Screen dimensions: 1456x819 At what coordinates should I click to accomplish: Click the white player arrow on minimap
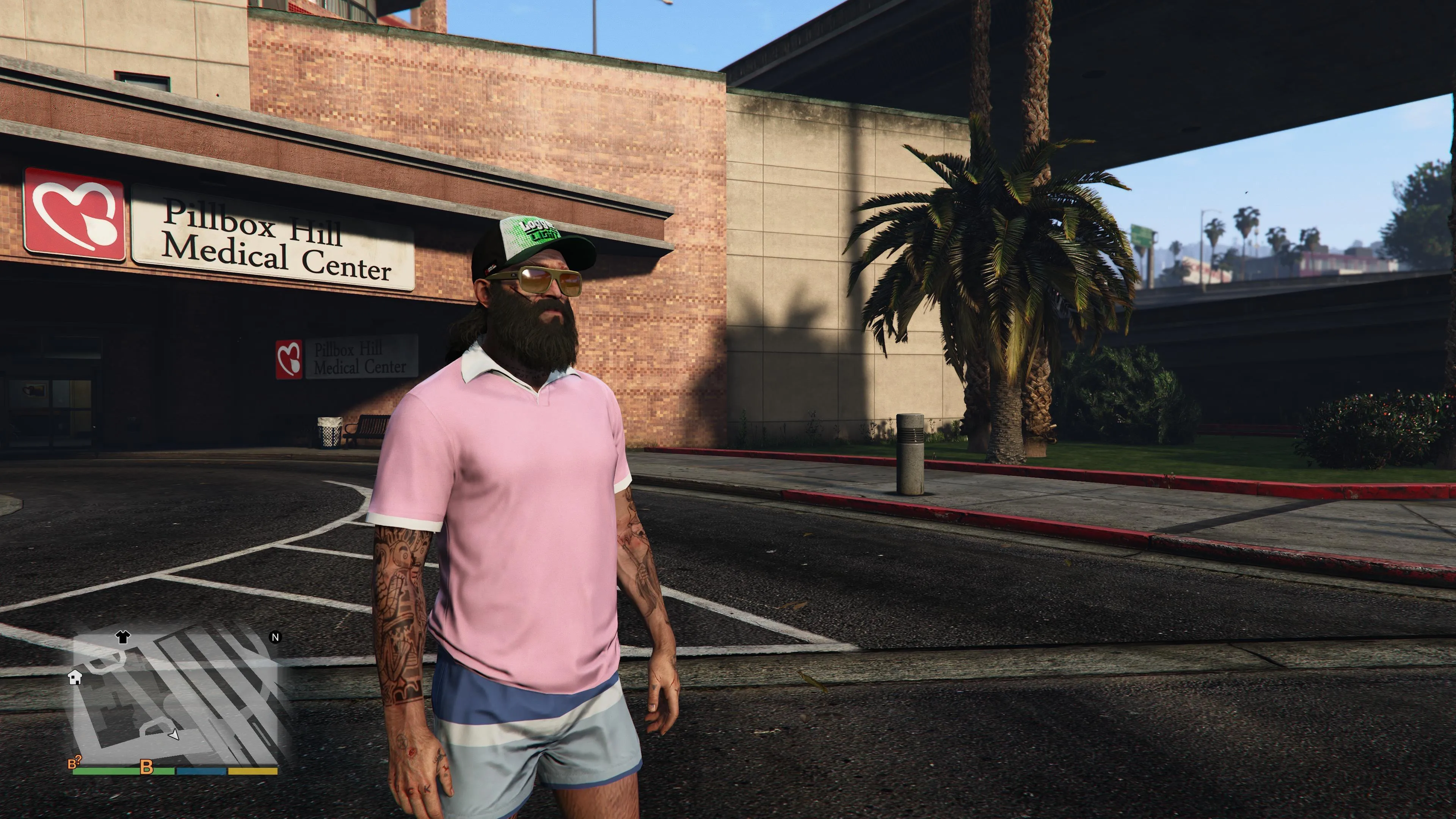tap(174, 734)
